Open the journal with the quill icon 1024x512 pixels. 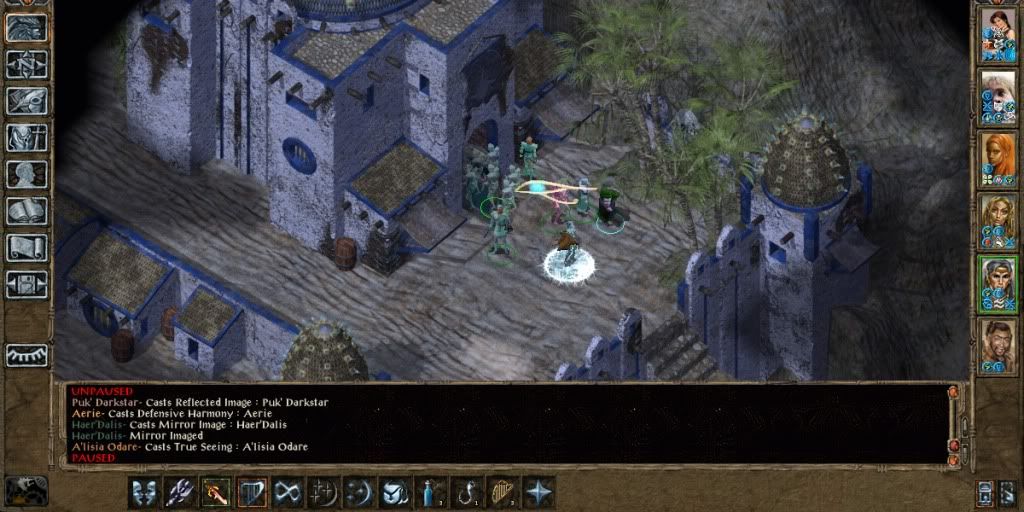26,101
